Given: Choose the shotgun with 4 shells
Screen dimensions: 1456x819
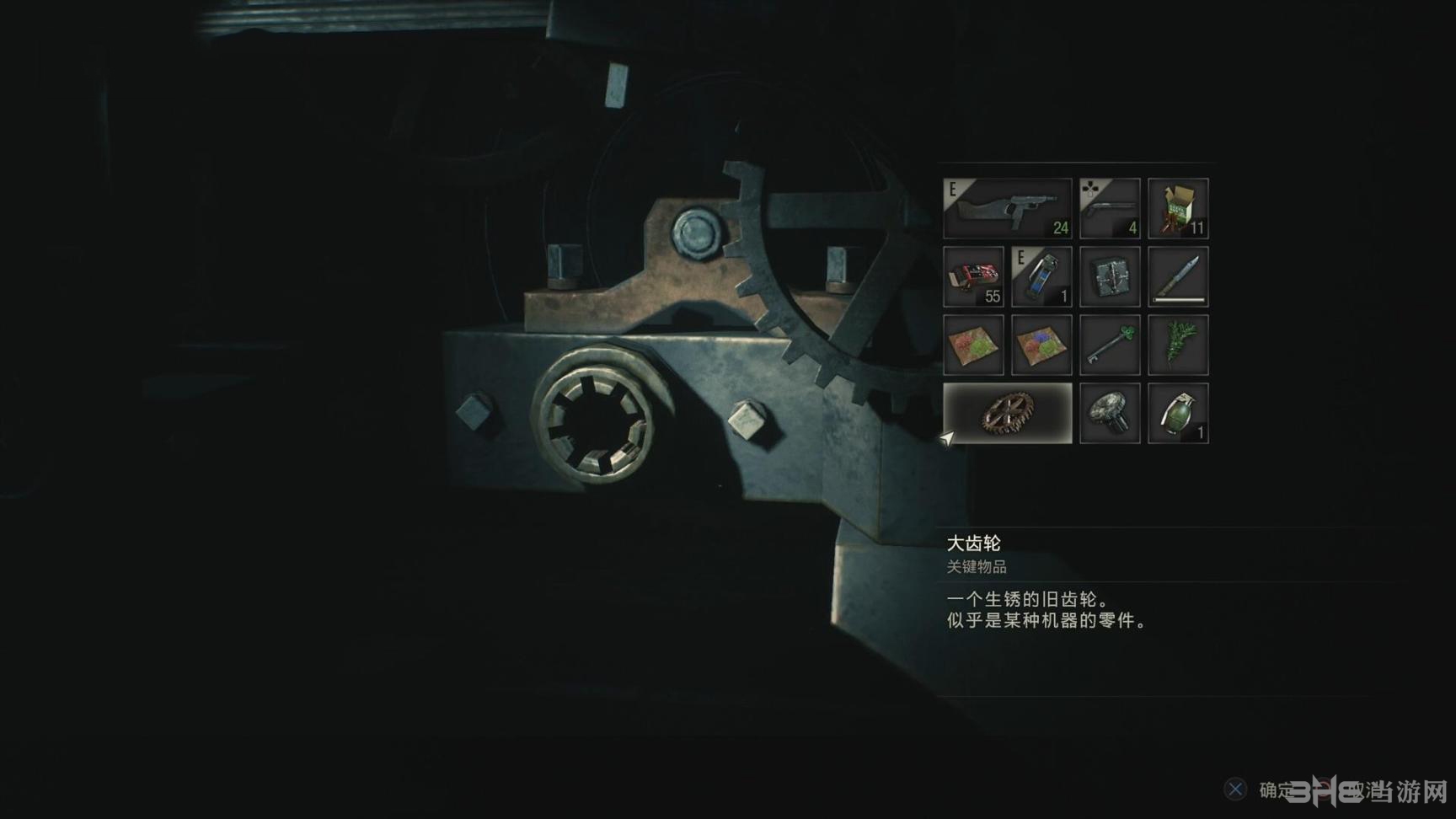Looking at the screenshot, I should [1110, 208].
